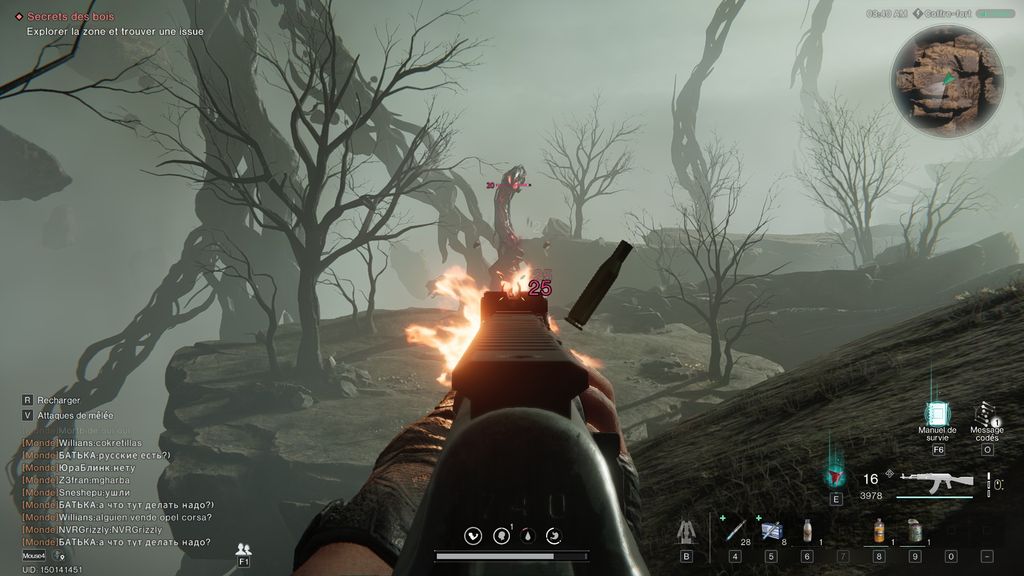Select the white milk bottle slot
The width and height of the screenshot is (1024, 576).
point(807,530)
